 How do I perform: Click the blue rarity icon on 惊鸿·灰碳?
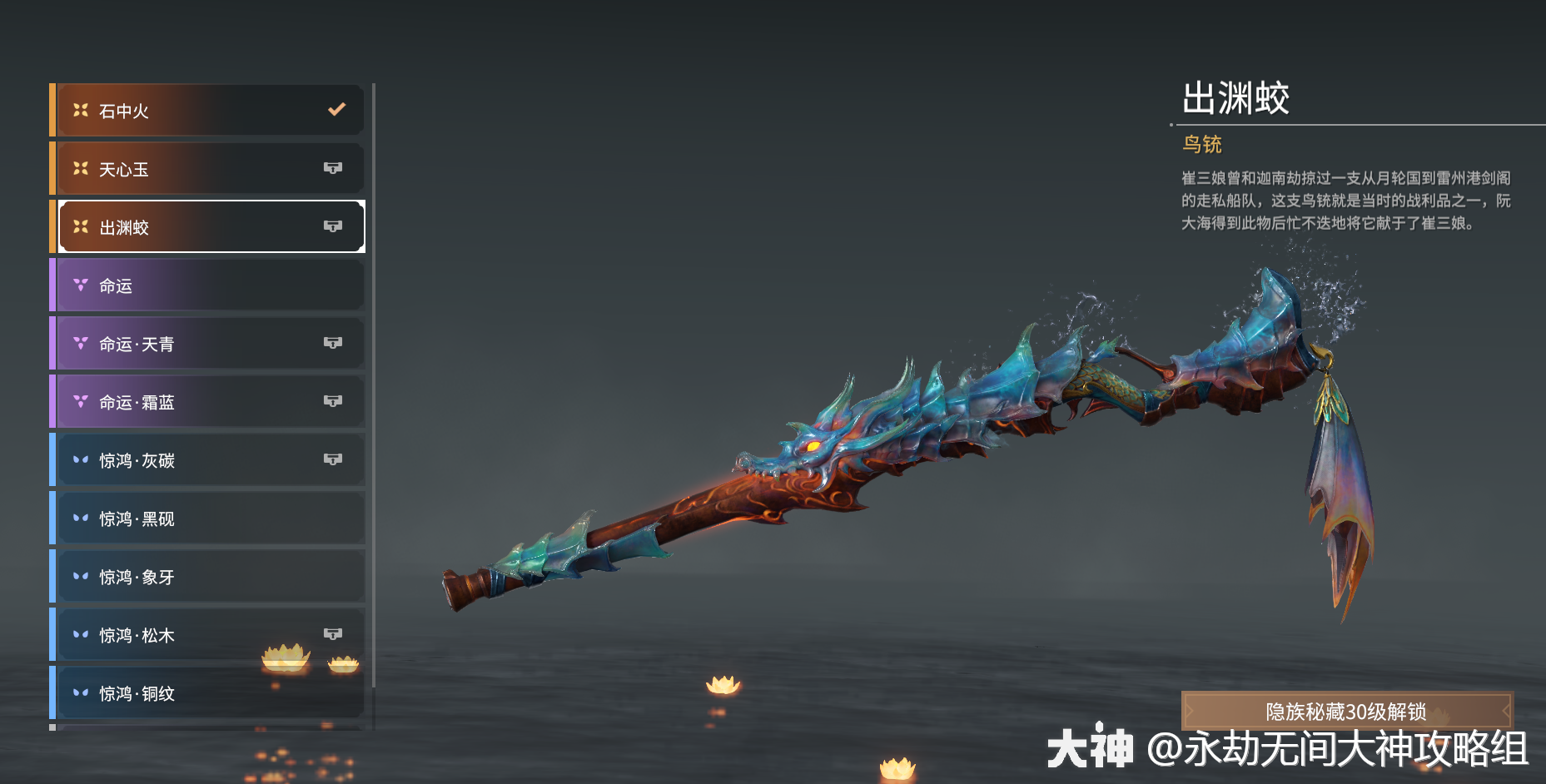(x=80, y=459)
